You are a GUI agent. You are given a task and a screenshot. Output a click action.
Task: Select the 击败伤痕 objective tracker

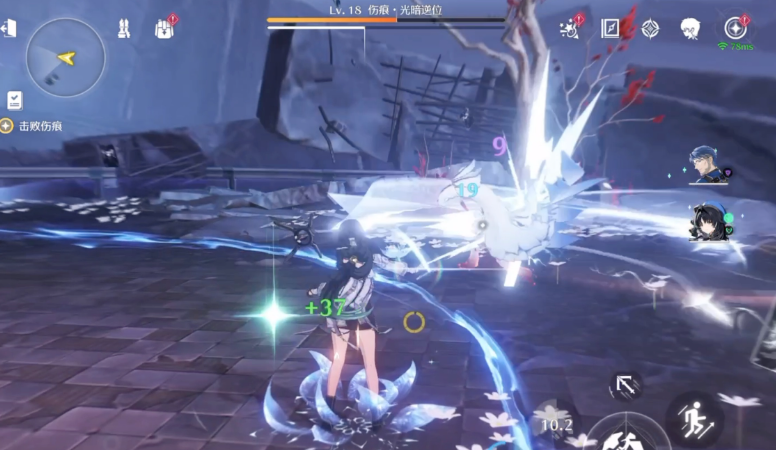pos(33,126)
